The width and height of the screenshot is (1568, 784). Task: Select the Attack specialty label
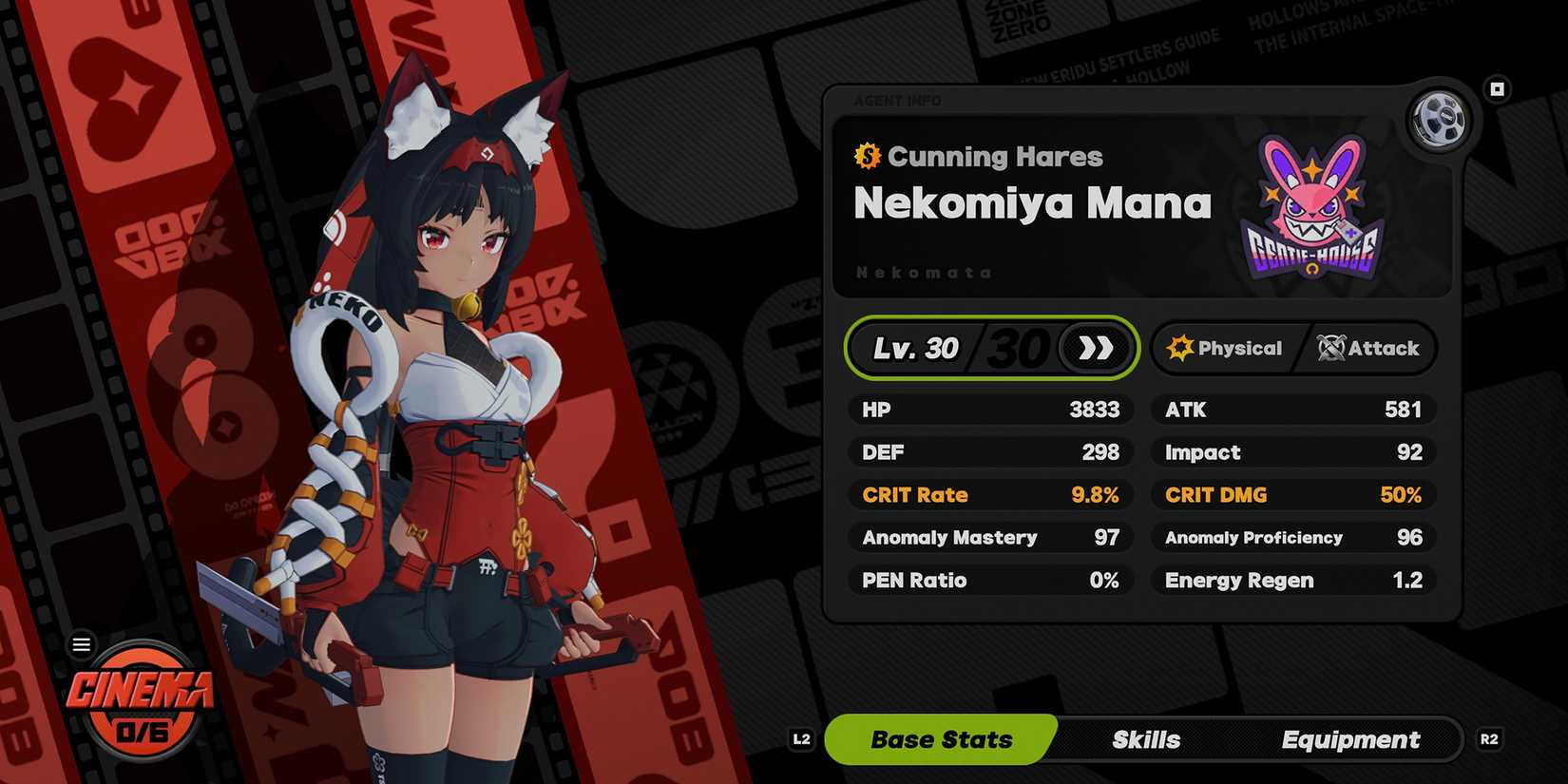[1368, 348]
